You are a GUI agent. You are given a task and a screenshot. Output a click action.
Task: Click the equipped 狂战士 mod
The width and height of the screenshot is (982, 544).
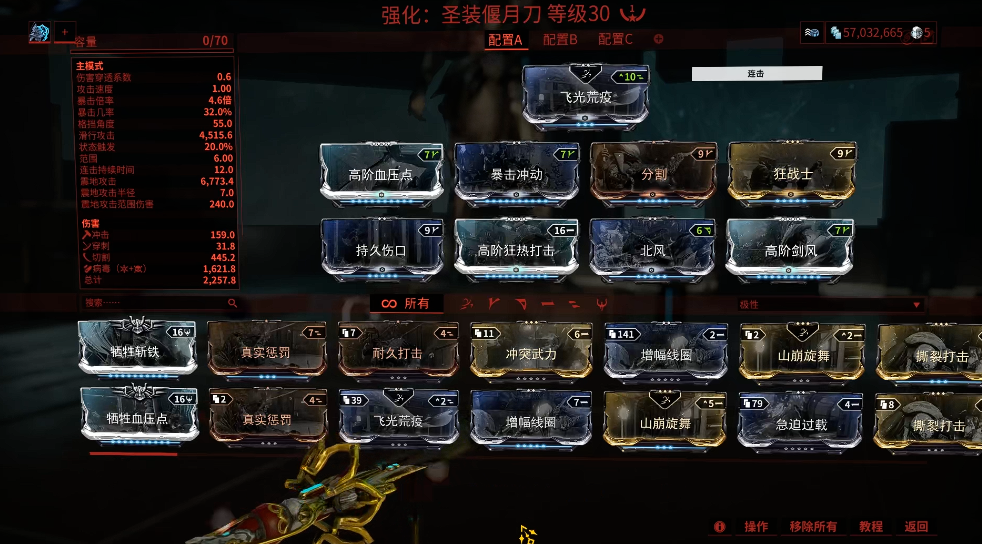pyautogui.click(x=793, y=174)
